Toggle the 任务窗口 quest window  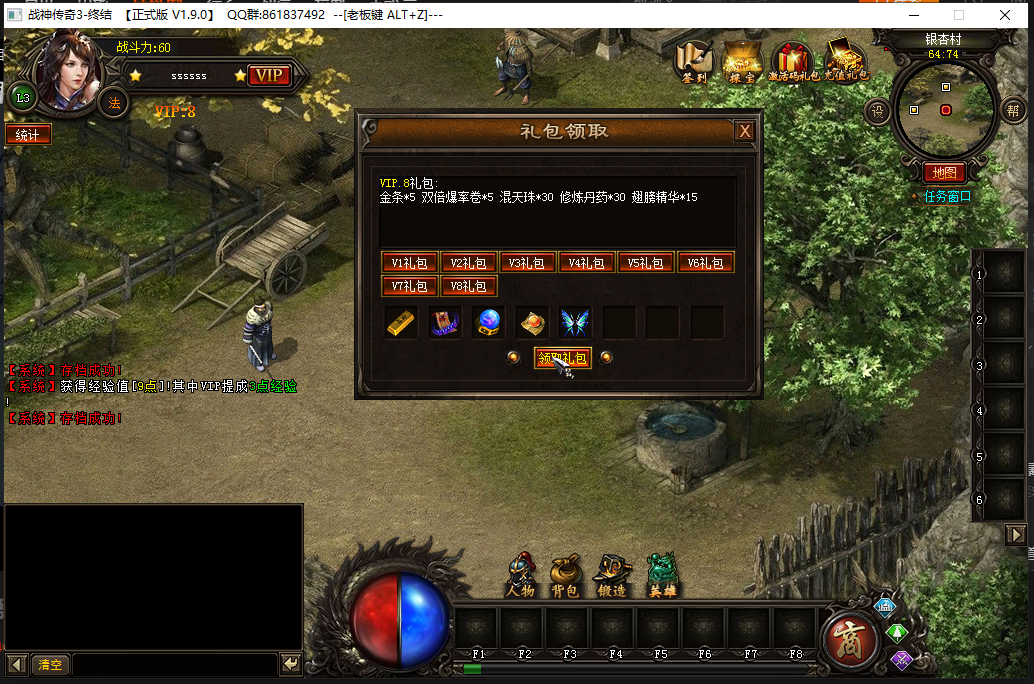(x=946, y=196)
